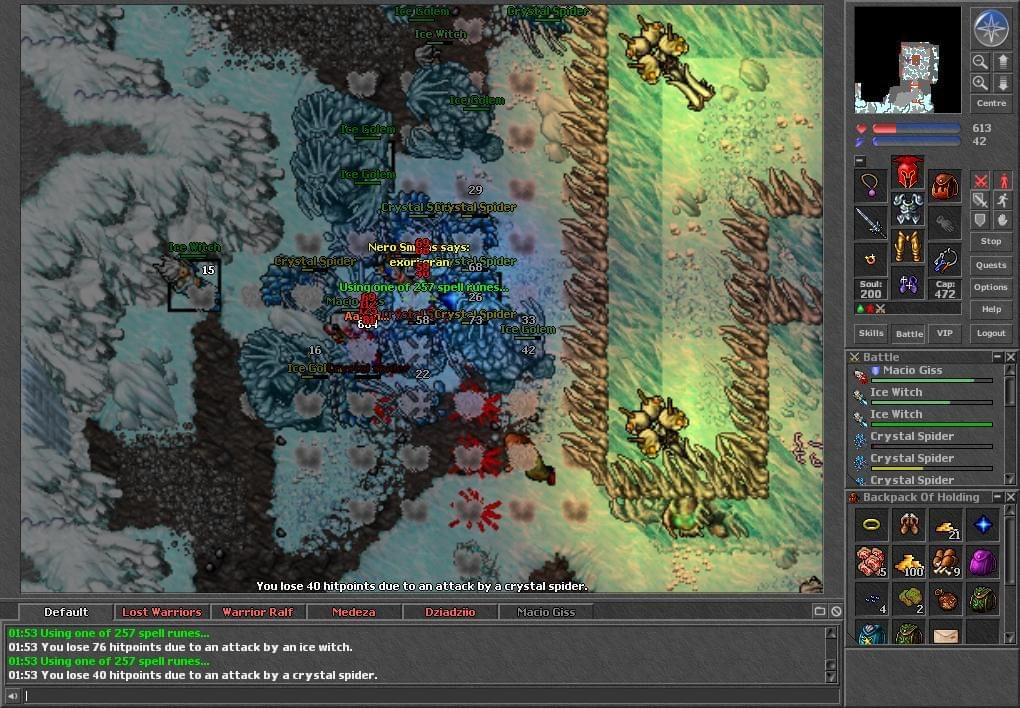The height and width of the screenshot is (708, 1020).
Task: Select the amulet necklace slot
Action: (870, 185)
